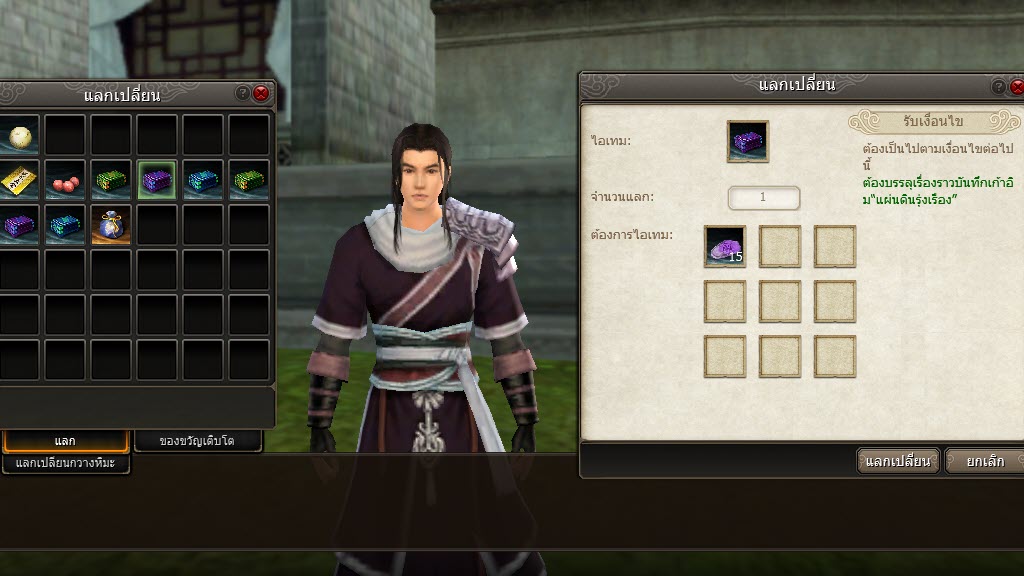Close the left item list window
This screenshot has height=576, width=1024.
pos(261,93)
